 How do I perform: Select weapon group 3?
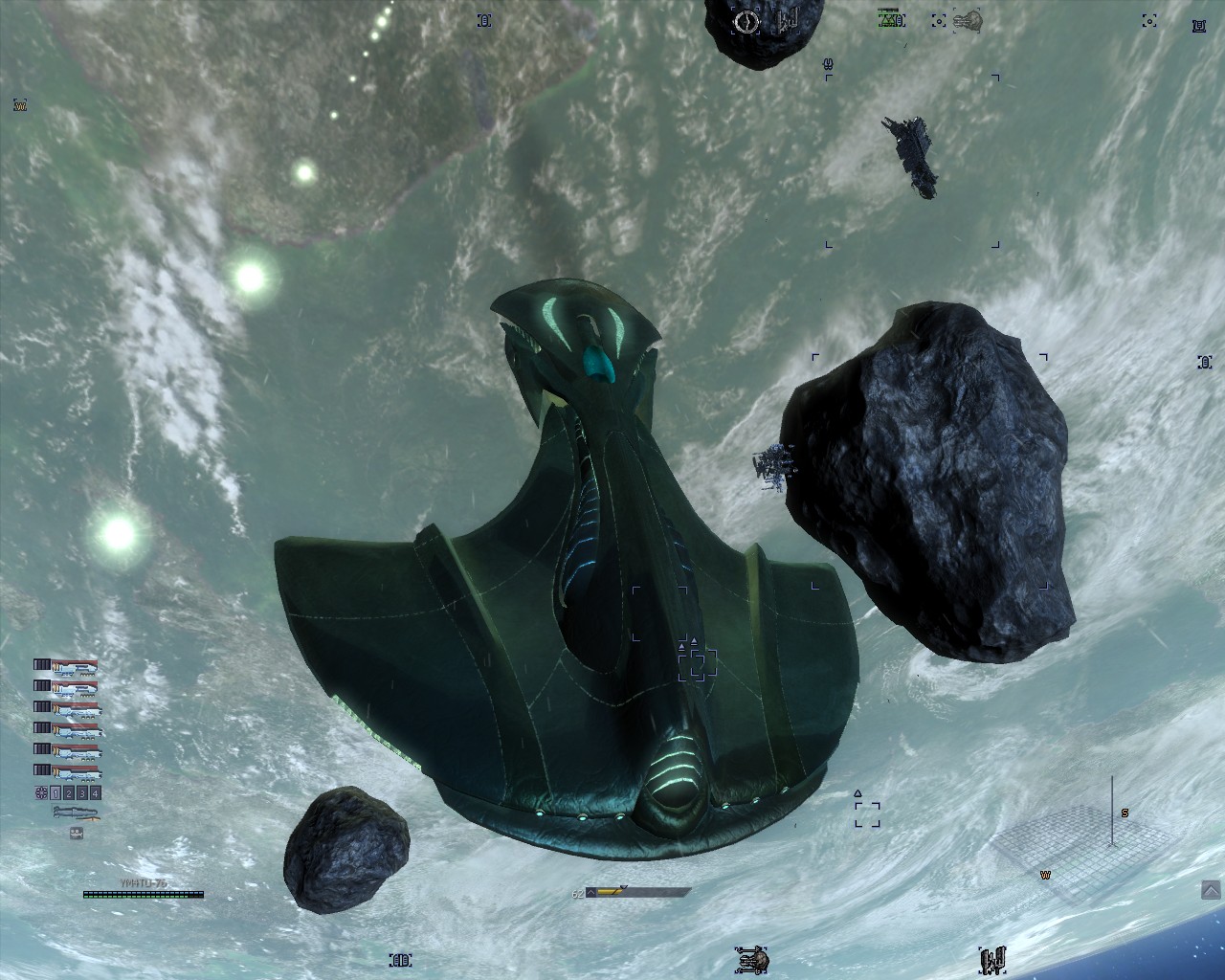coord(82,793)
